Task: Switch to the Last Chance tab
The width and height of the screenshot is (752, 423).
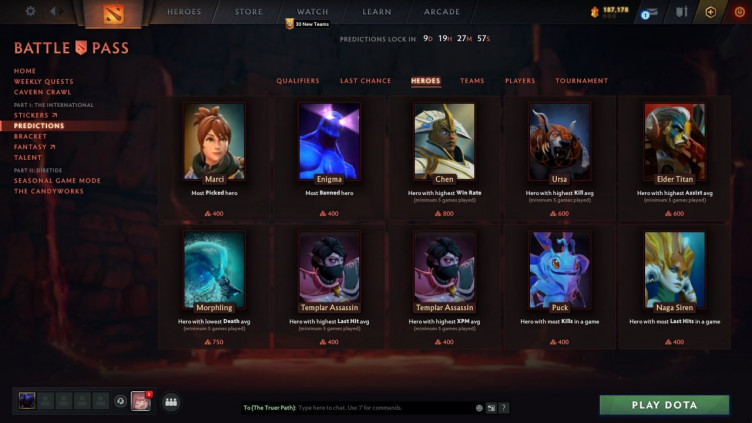Action: click(x=365, y=81)
